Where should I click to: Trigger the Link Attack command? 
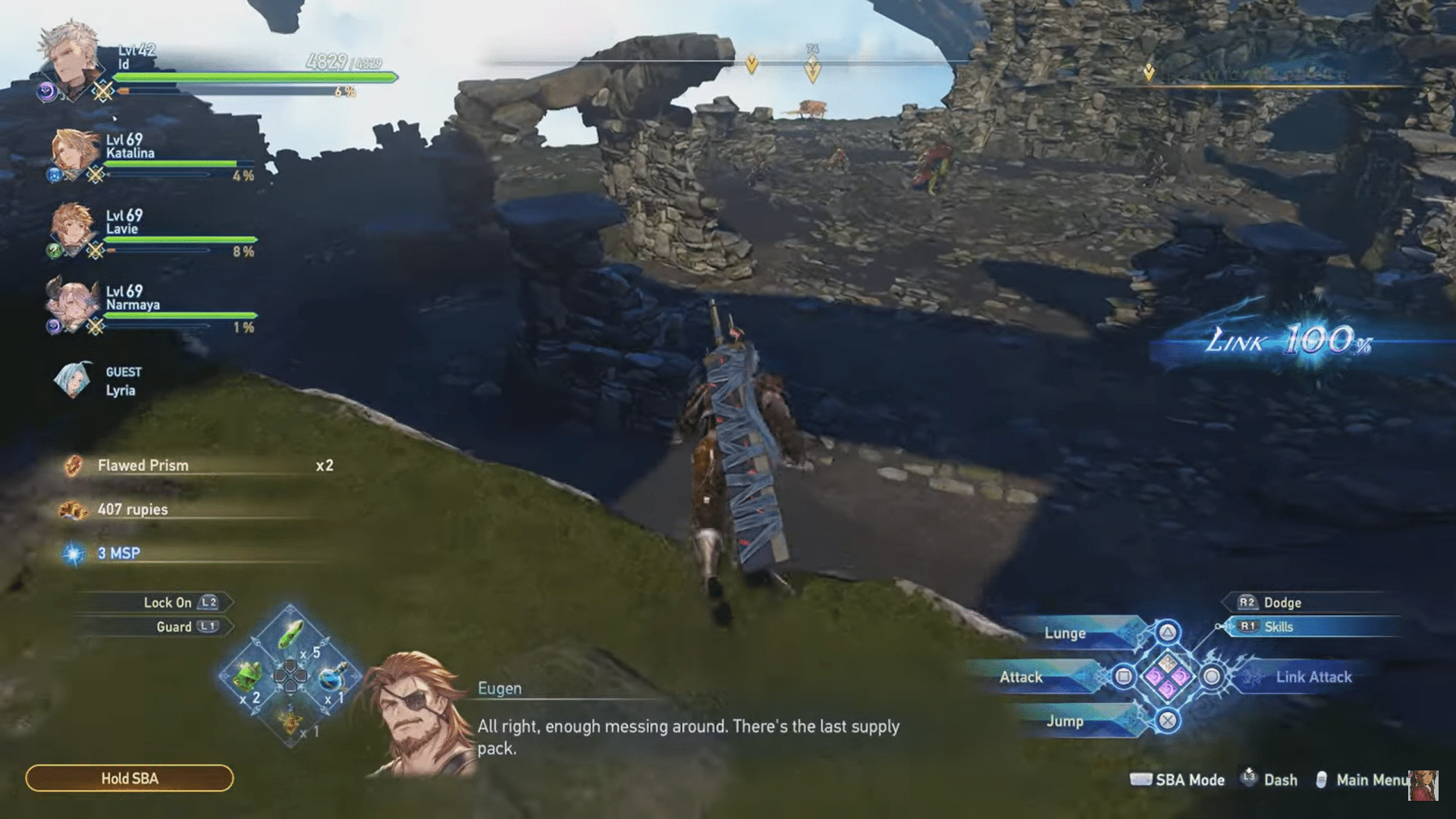(1313, 677)
